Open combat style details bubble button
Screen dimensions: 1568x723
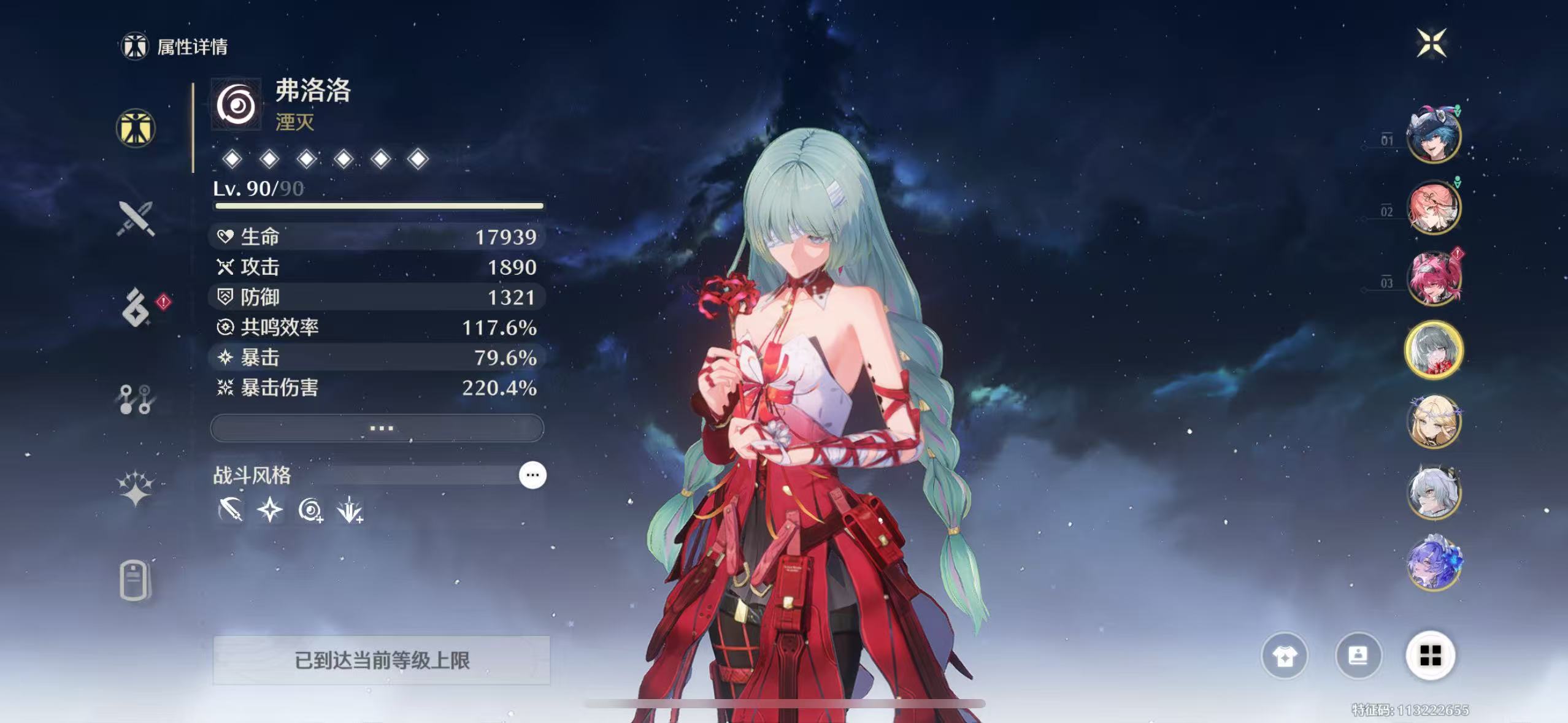(x=532, y=475)
